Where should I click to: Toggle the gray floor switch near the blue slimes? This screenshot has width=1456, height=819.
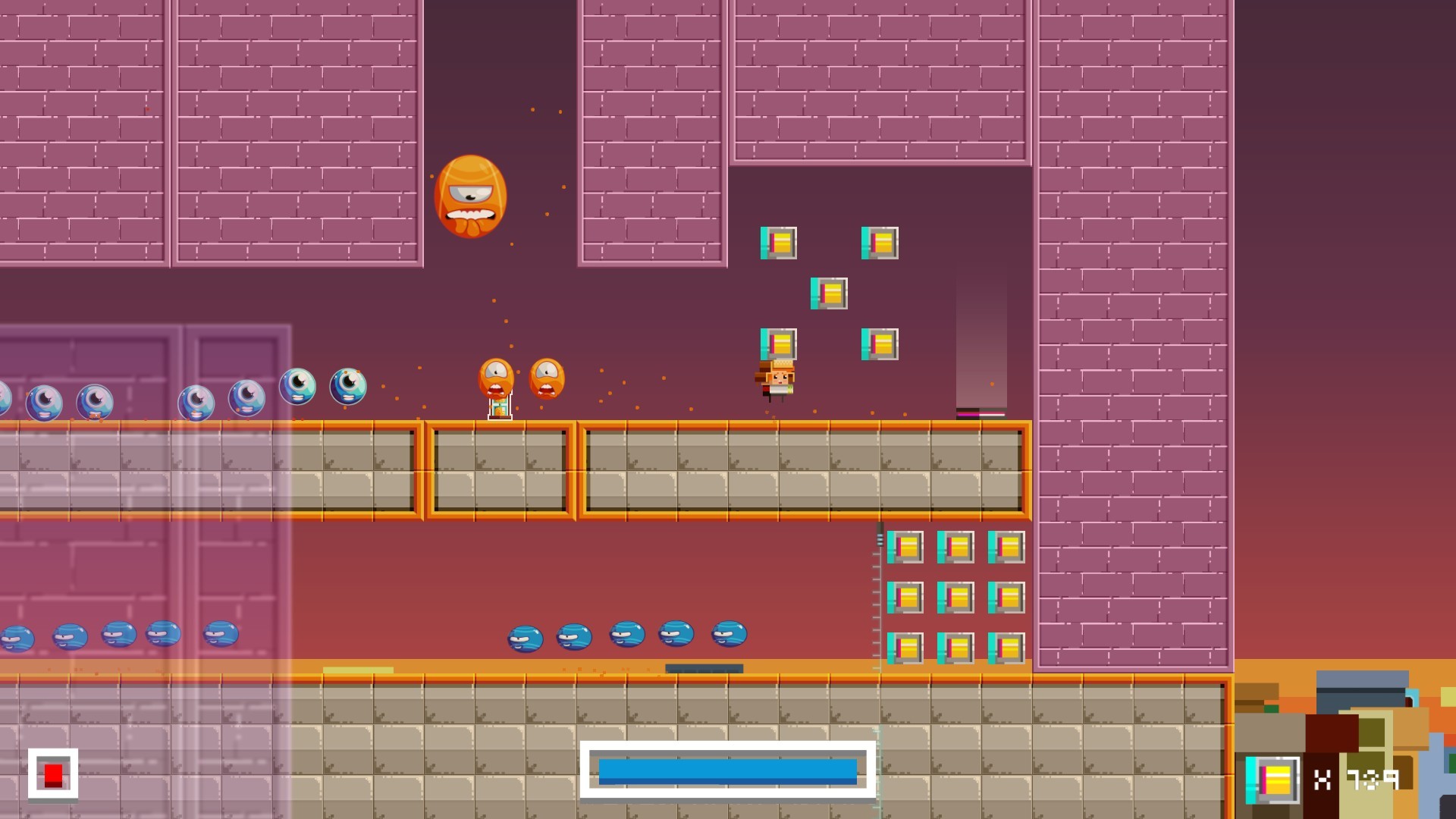[x=704, y=668]
